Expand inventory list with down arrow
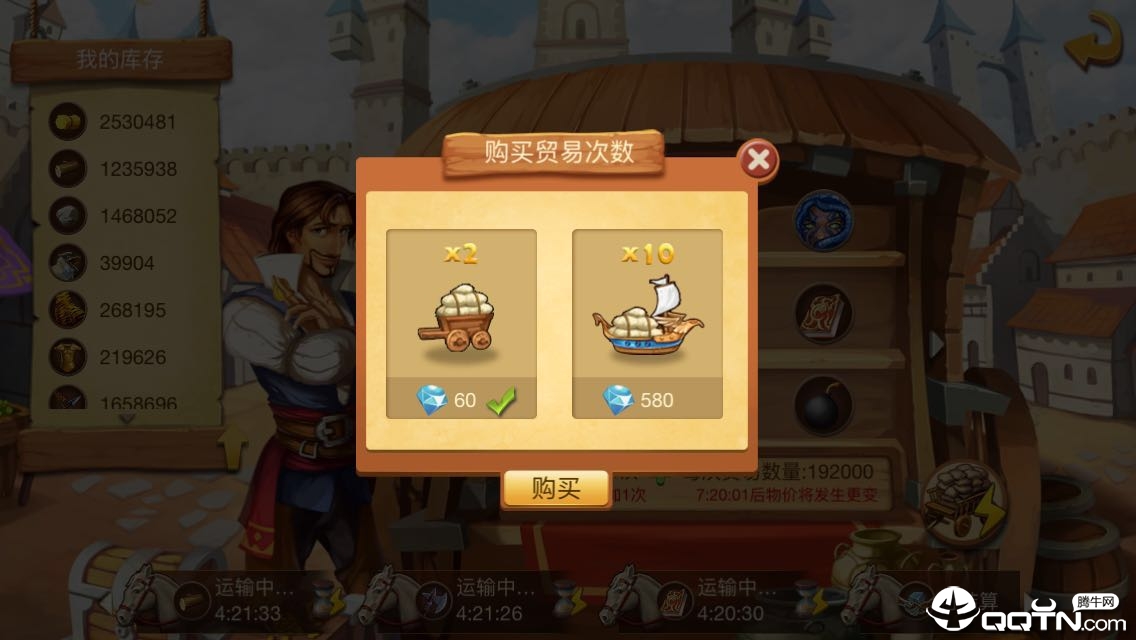Viewport: 1136px width, 640px height. click(x=126, y=419)
